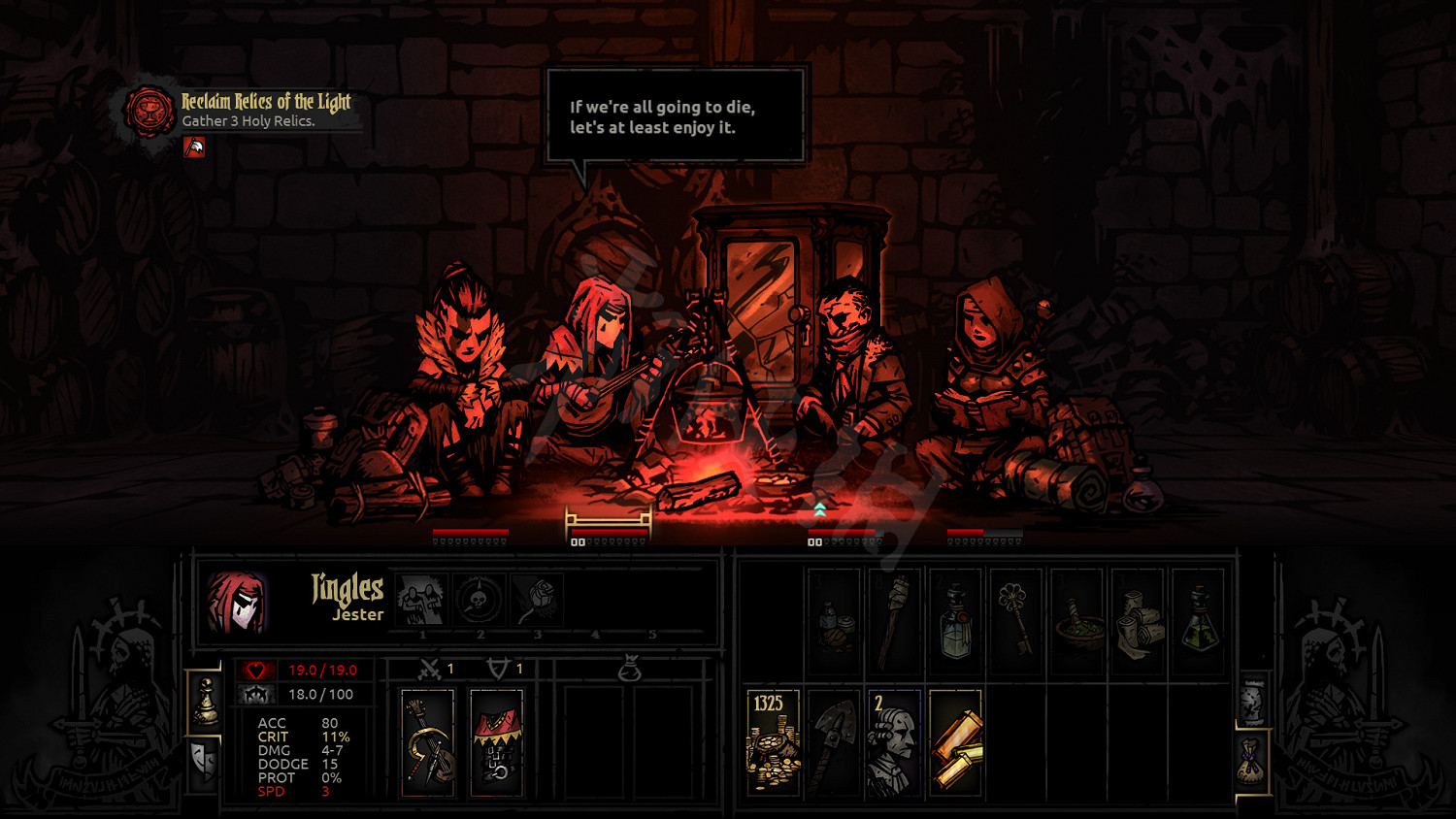
Task: Activate the rose camping skill
Action: 537,601
